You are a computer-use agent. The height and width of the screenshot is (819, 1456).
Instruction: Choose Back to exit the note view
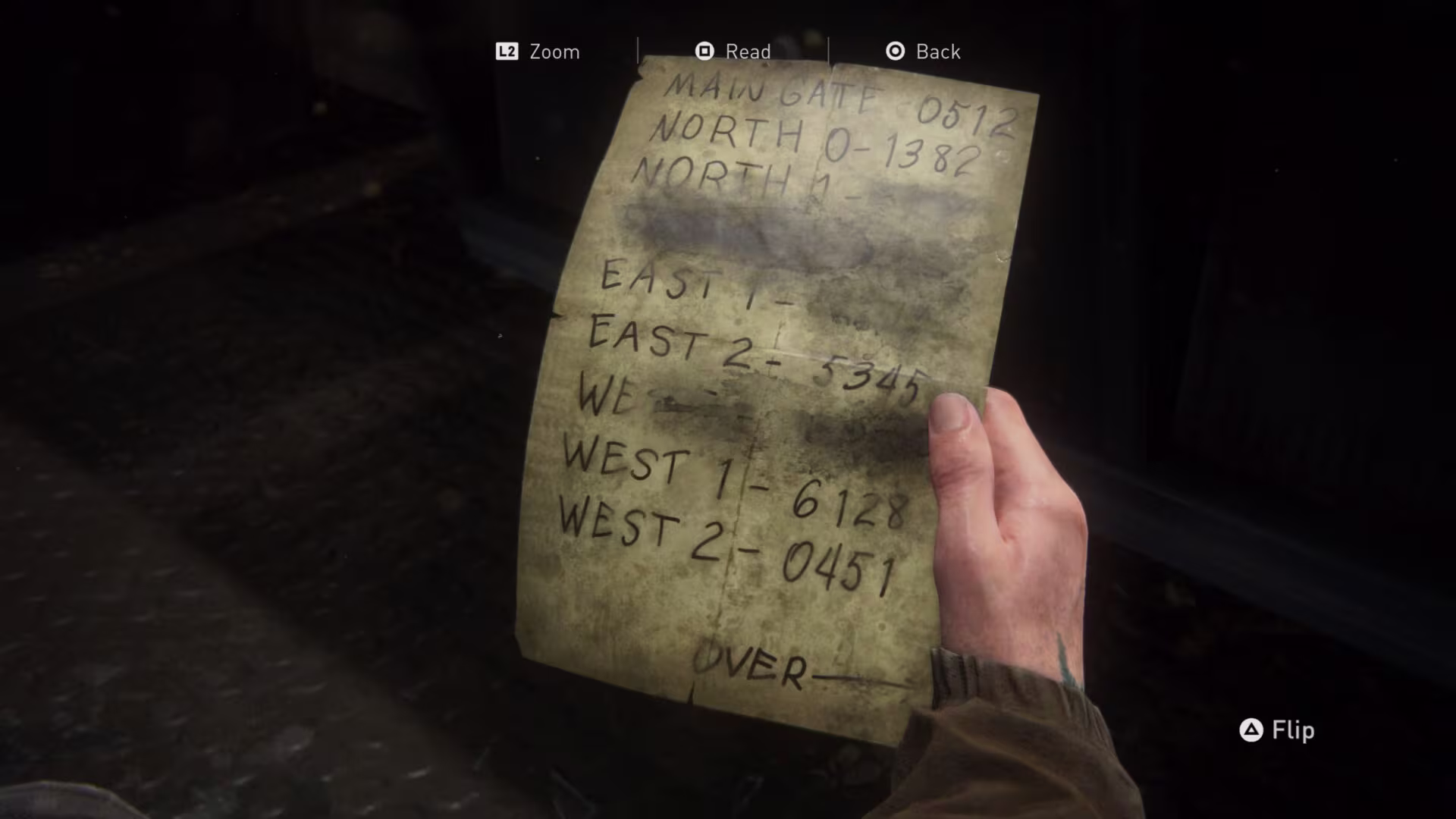click(937, 52)
